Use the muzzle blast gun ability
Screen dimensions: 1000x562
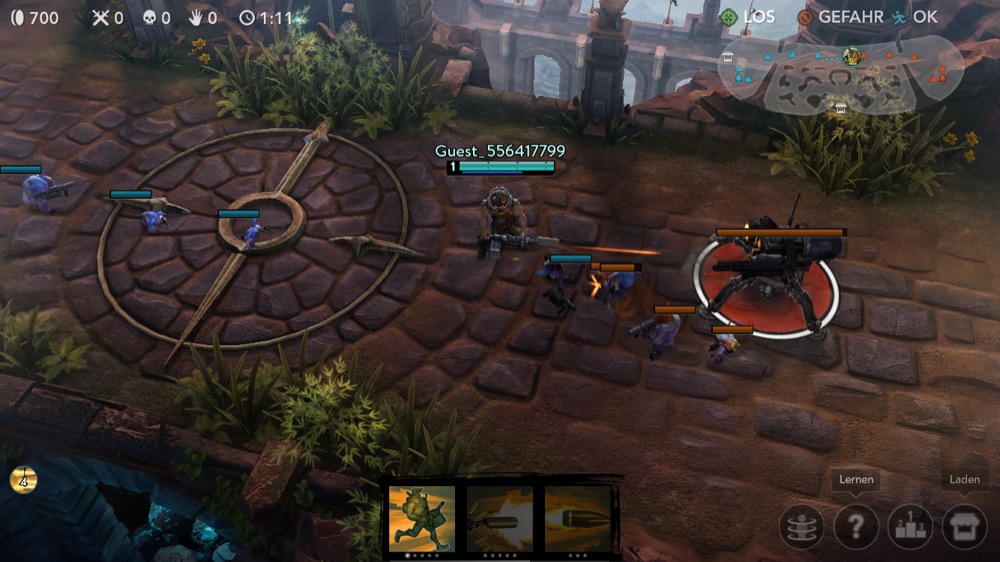500,518
